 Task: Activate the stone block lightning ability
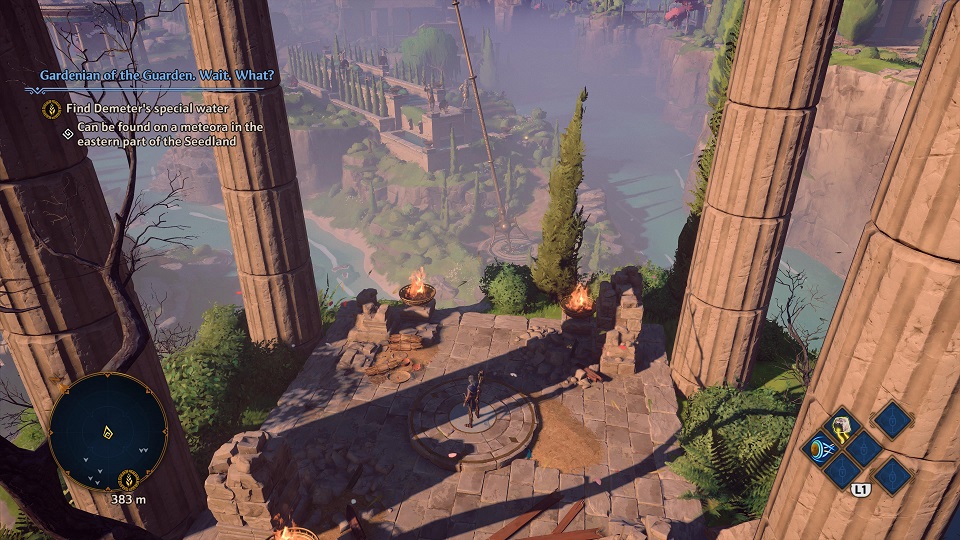click(x=841, y=425)
